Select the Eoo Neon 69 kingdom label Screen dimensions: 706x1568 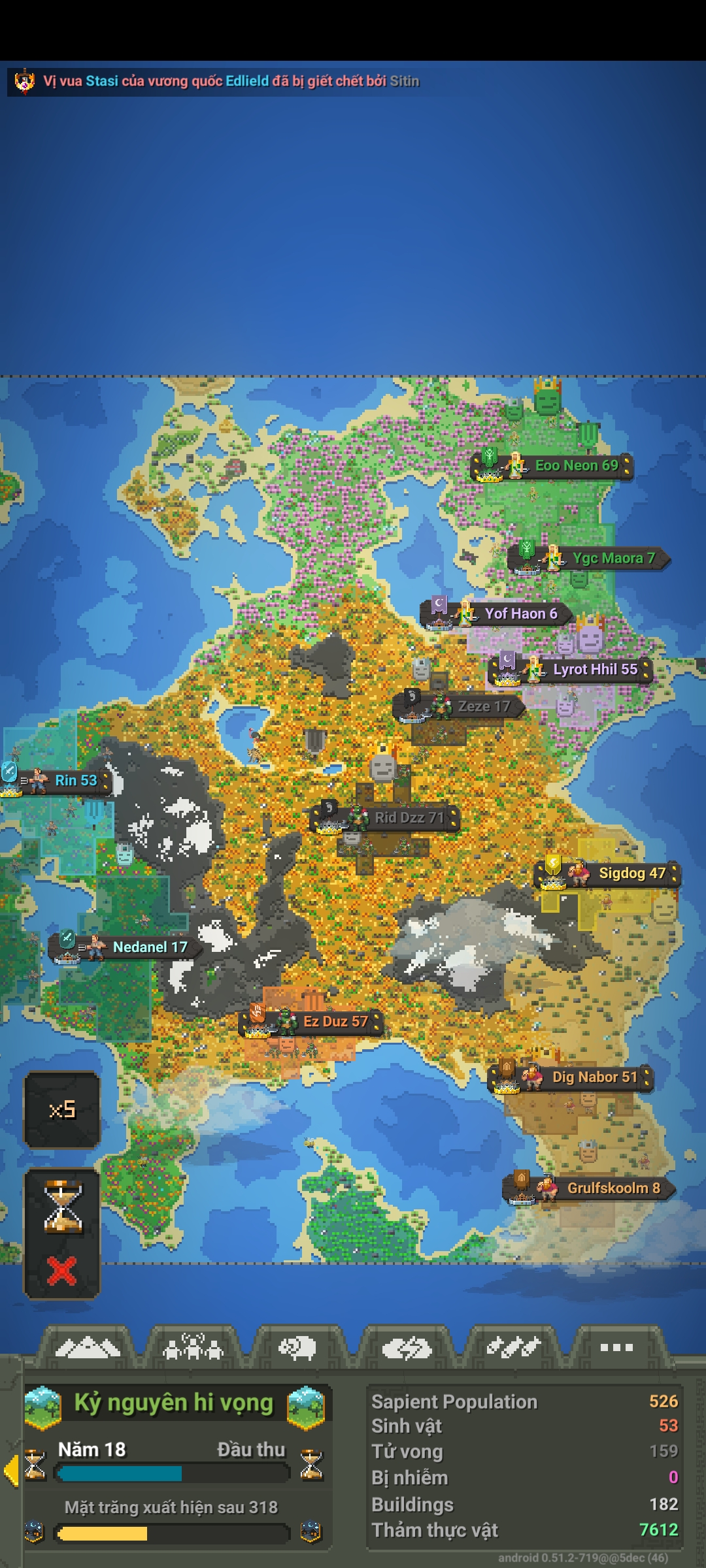(575, 466)
